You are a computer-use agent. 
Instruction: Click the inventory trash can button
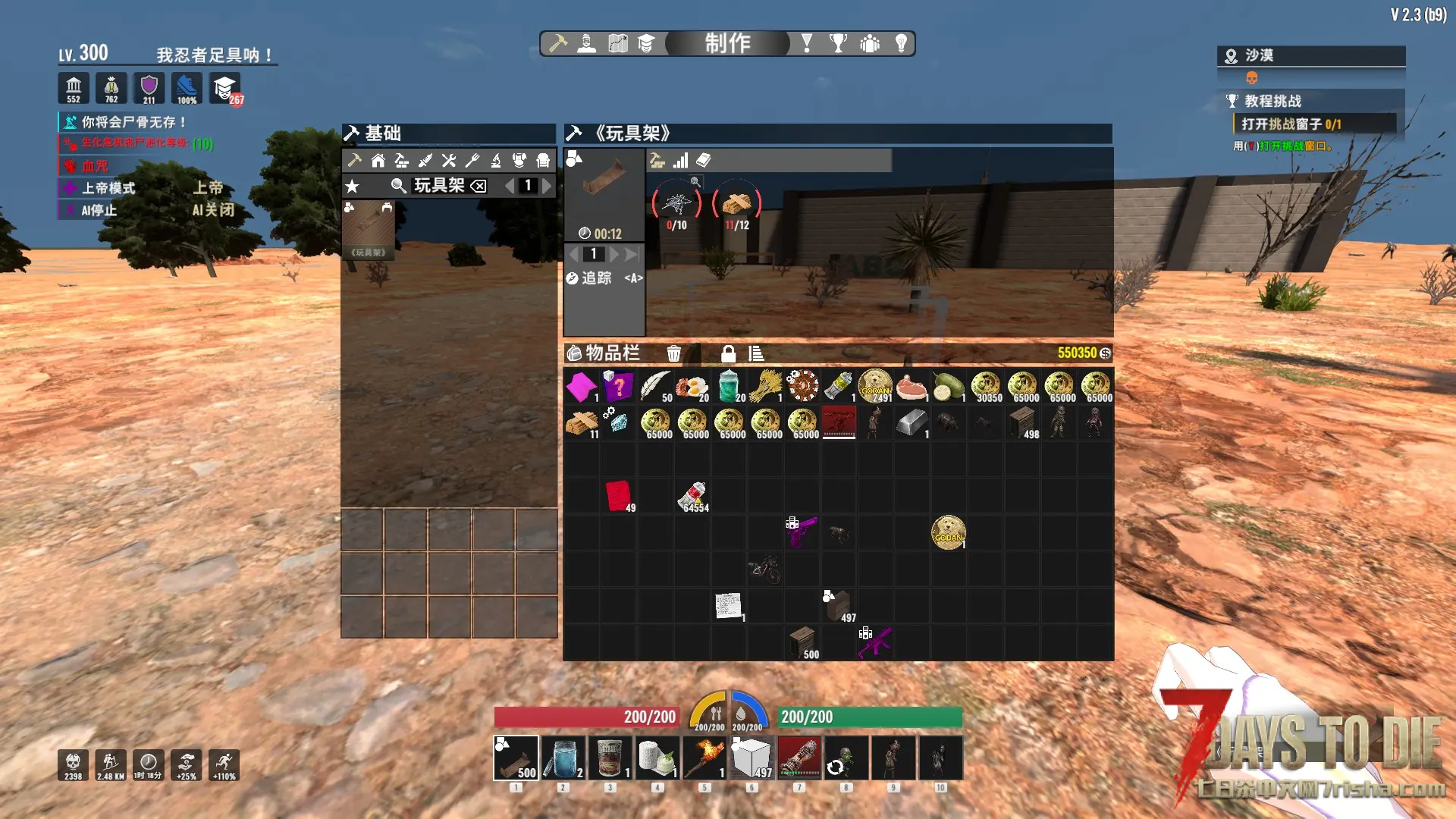[x=673, y=353]
